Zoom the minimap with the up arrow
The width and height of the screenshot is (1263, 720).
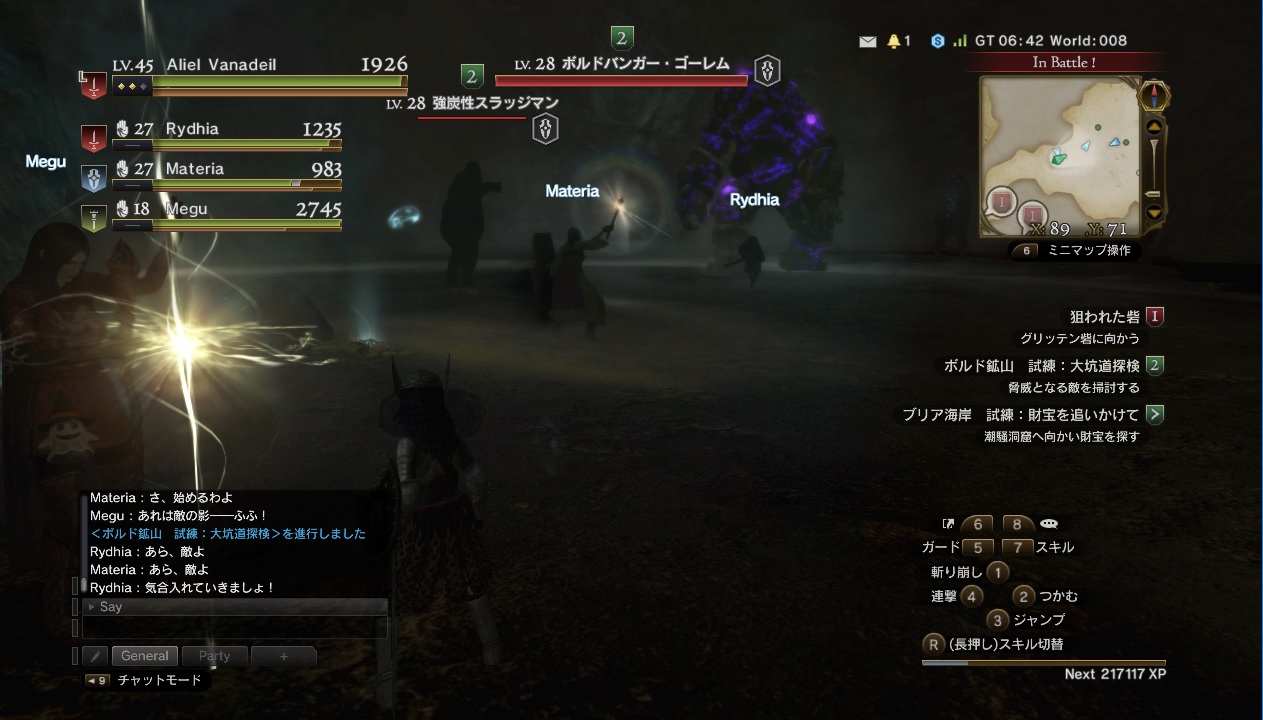(x=1154, y=127)
